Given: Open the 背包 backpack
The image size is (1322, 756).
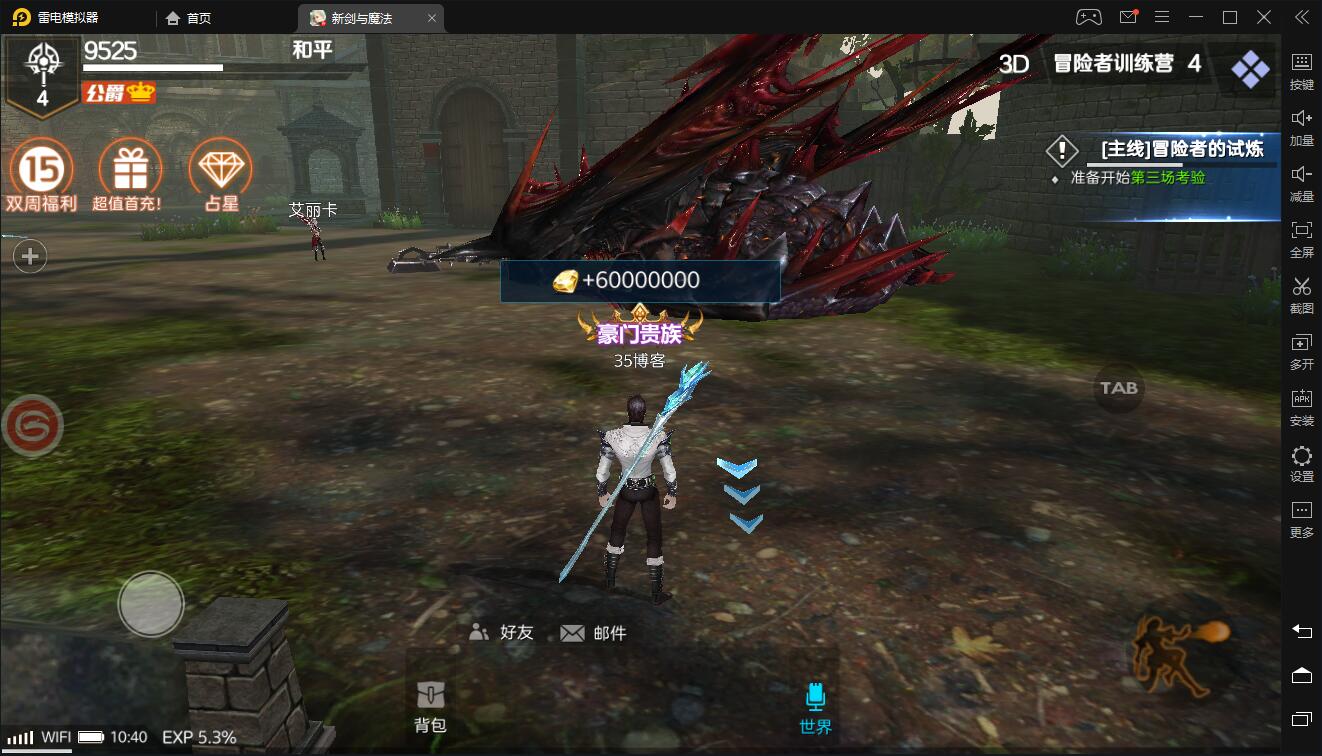Looking at the screenshot, I should (430, 707).
